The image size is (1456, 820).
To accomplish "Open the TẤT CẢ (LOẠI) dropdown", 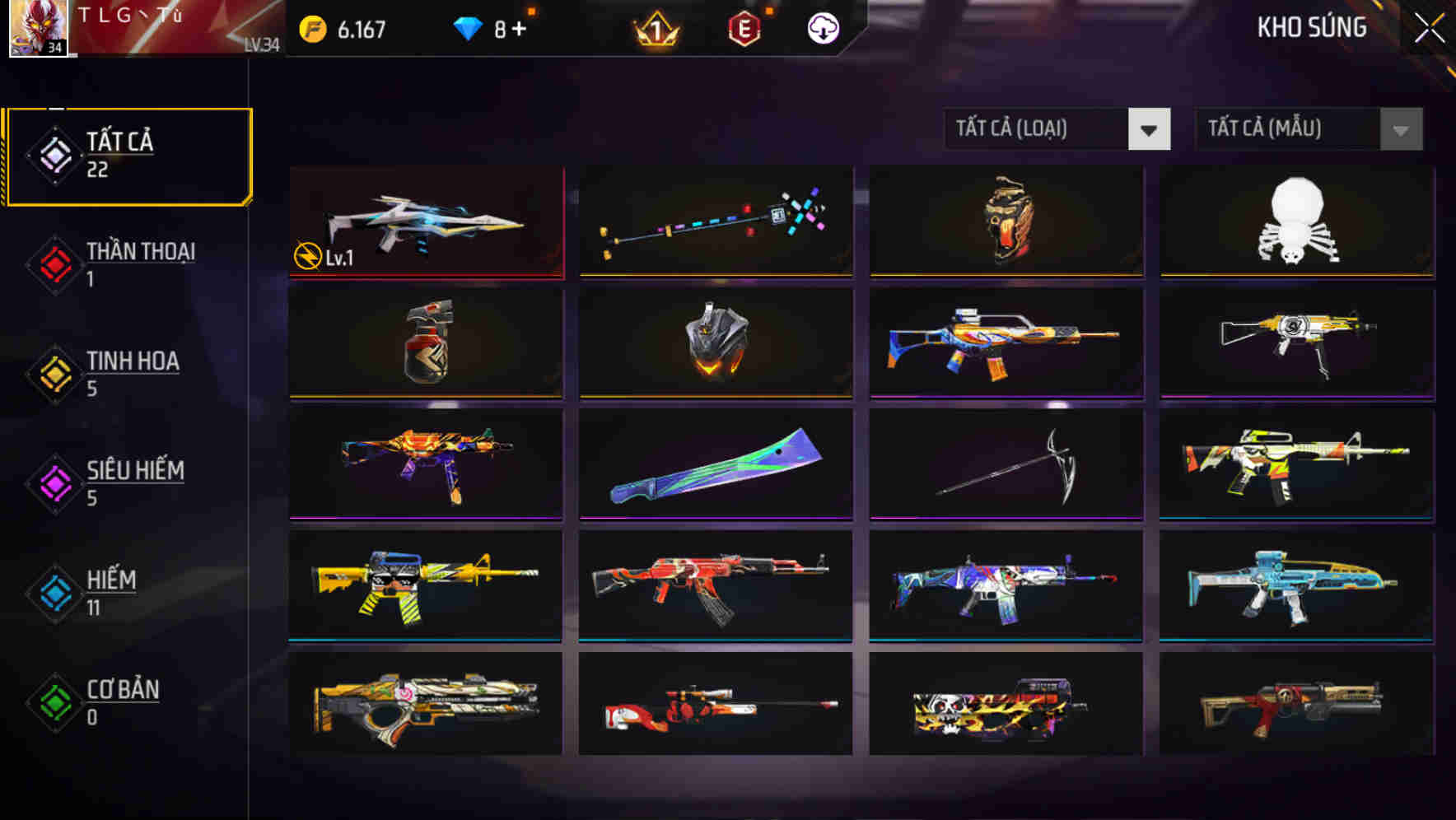I will click(1038, 129).
